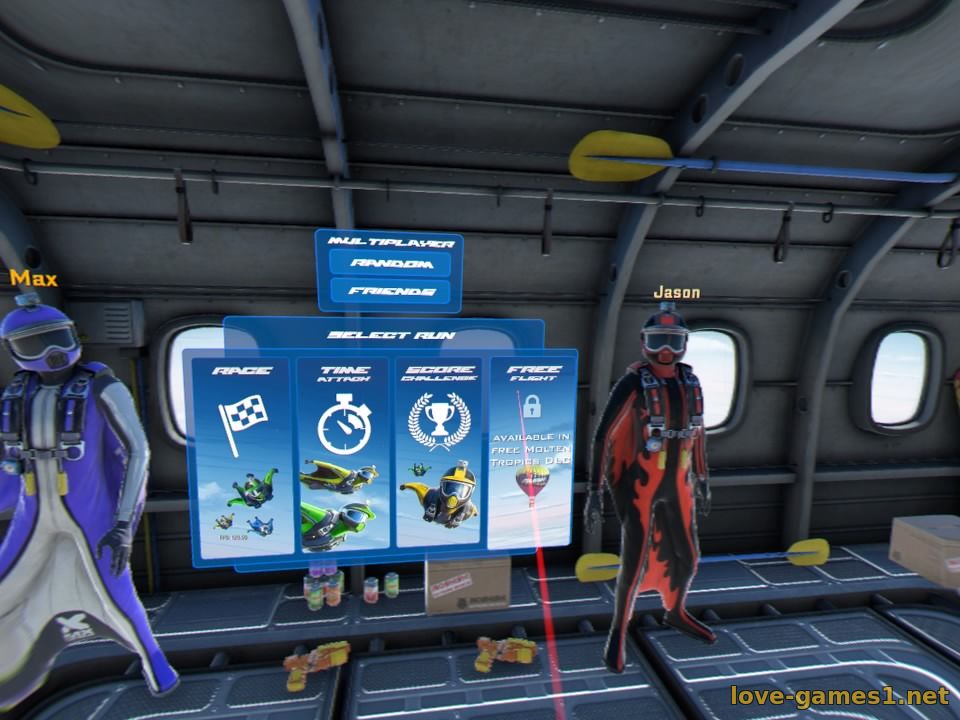Choose the Friends multiplayer option
960x720 pixels.
[x=390, y=292]
